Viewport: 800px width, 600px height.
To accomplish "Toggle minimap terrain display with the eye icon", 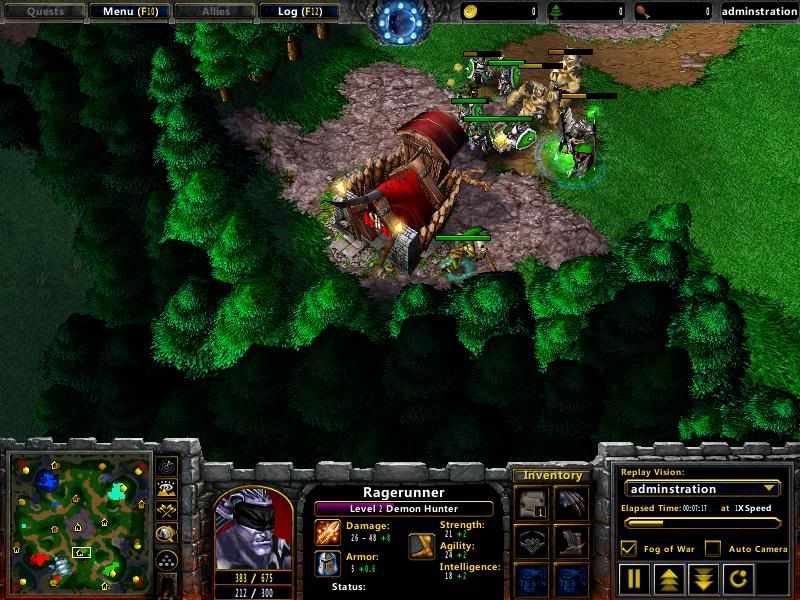I will click(x=167, y=488).
